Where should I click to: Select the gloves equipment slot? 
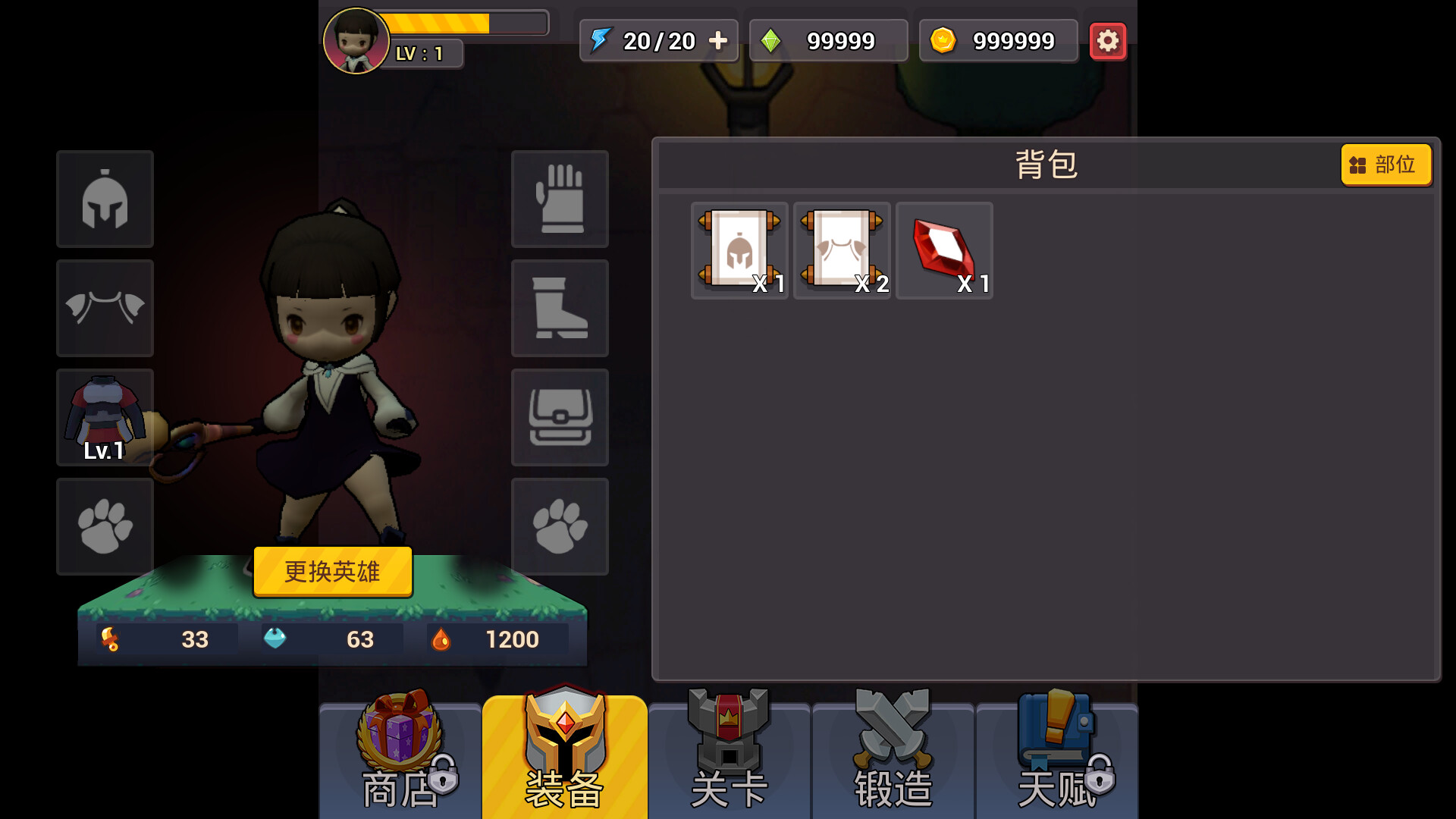point(560,199)
